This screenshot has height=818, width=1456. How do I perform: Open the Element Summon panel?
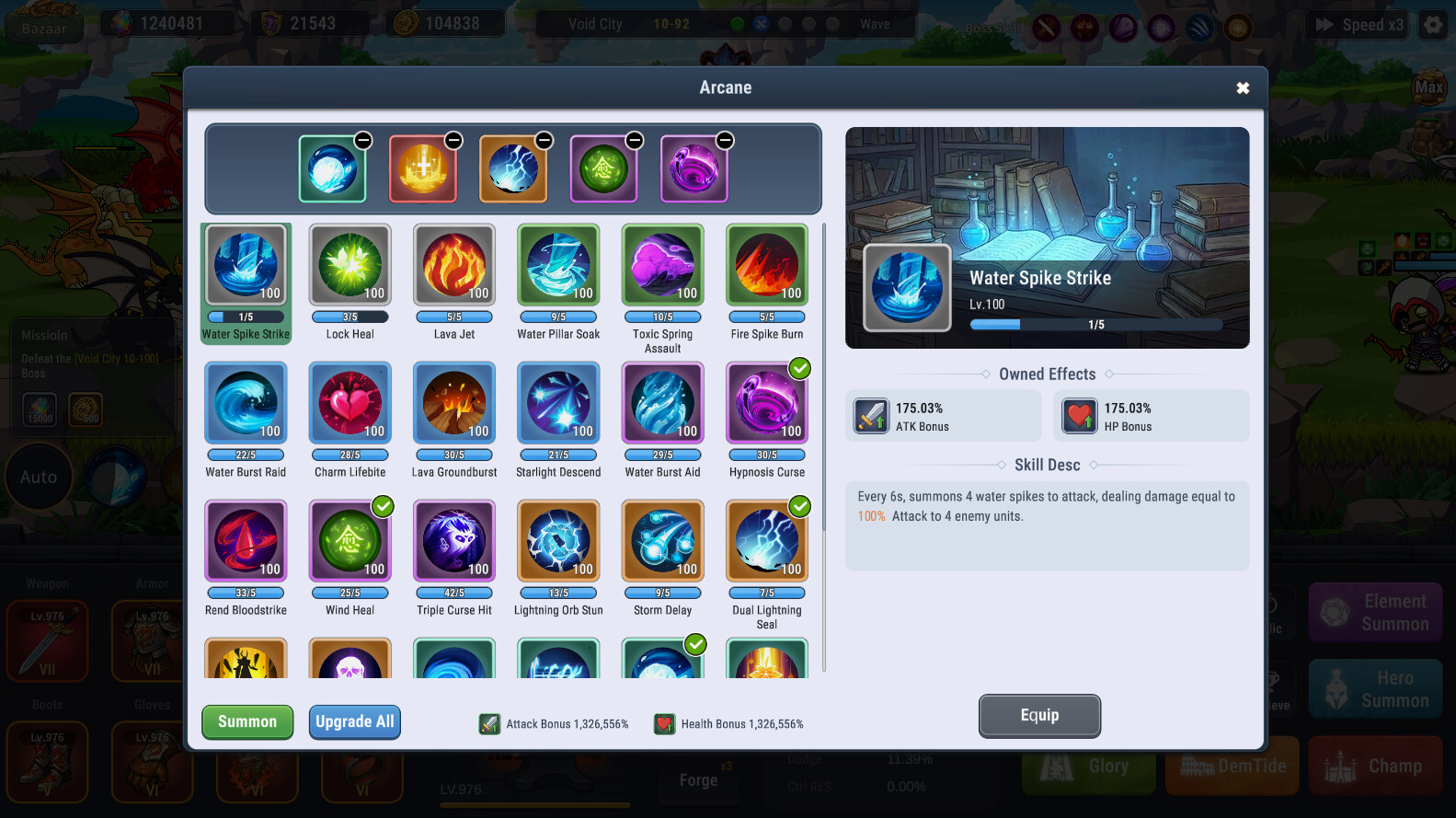click(1375, 611)
